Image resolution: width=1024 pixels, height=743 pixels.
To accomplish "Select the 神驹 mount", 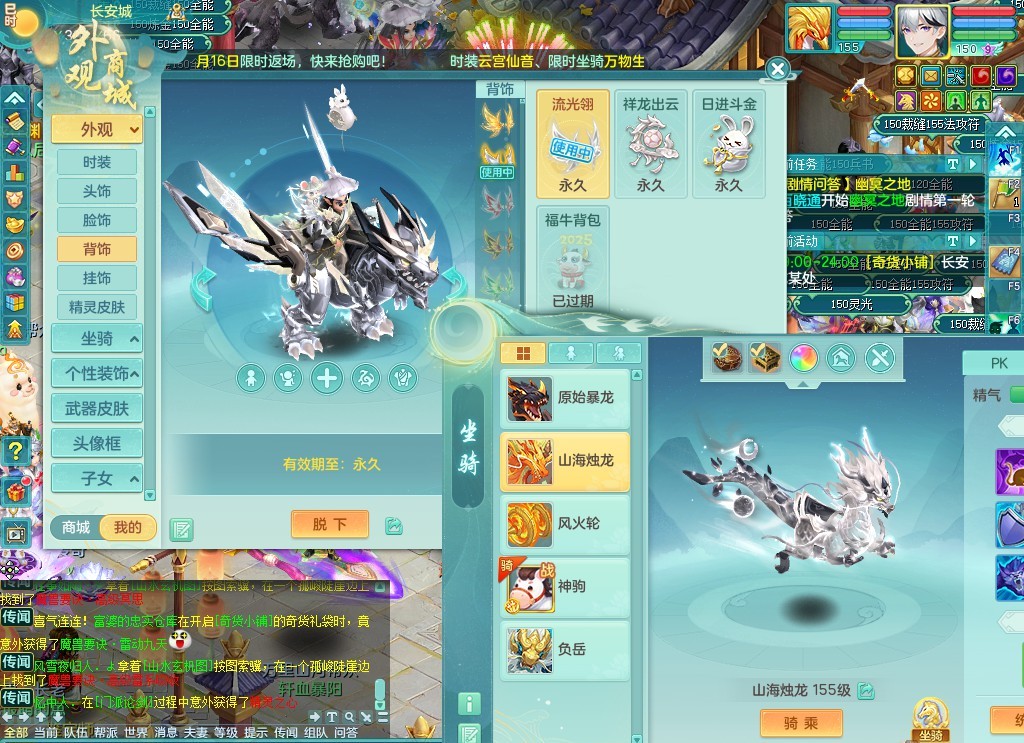I will coord(565,587).
